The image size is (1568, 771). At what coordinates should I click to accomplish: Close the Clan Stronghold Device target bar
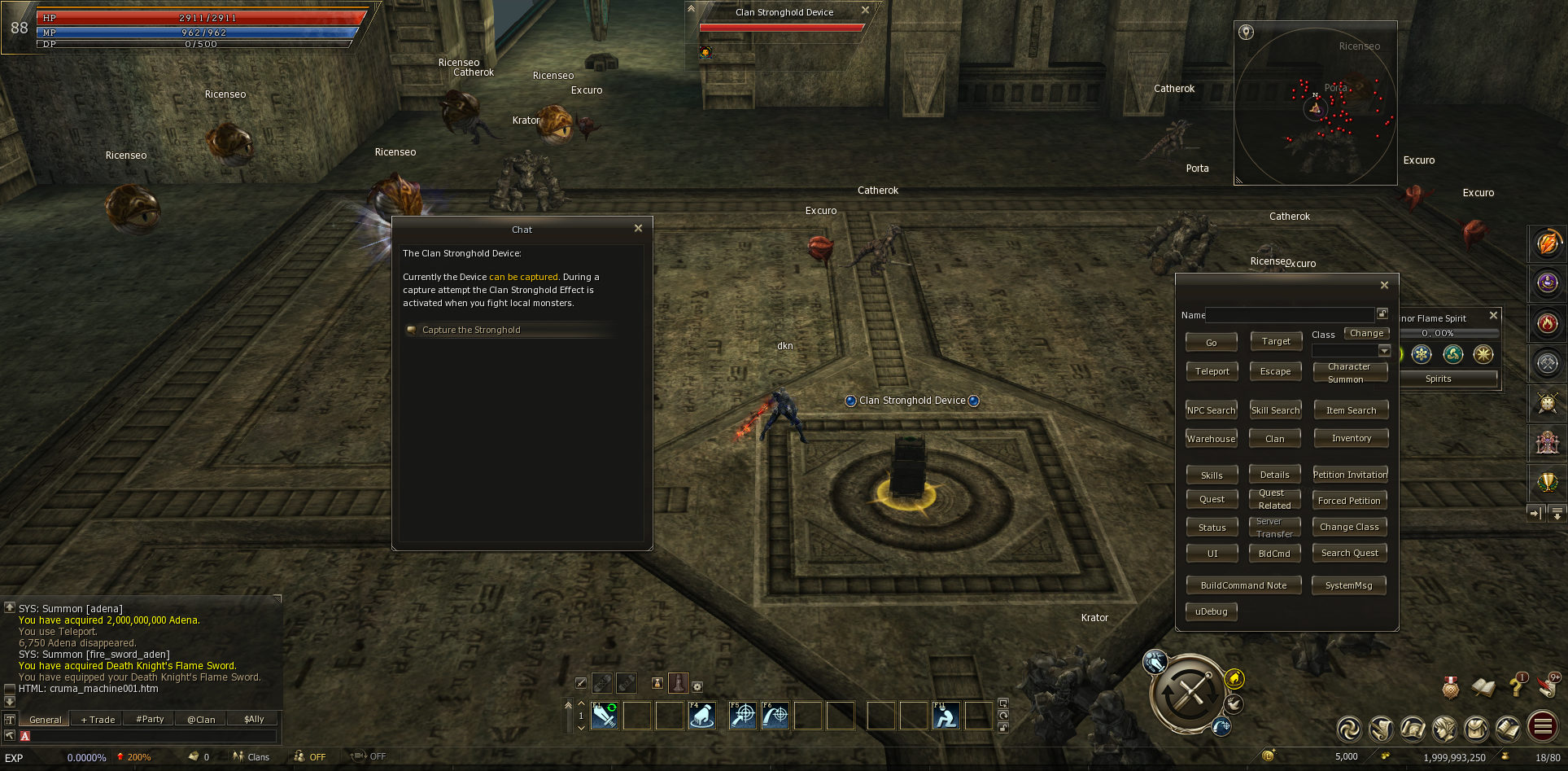click(x=865, y=11)
